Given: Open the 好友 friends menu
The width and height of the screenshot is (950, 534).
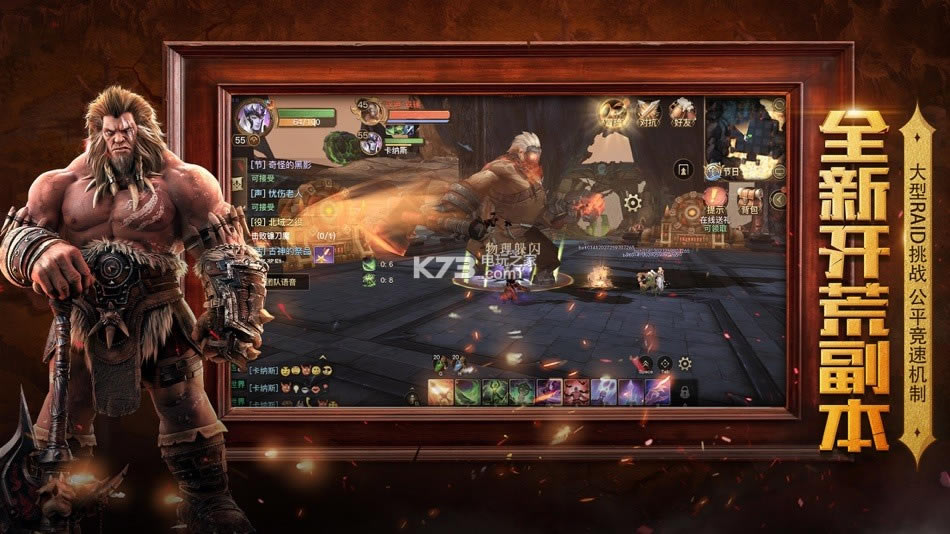Looking at the screenshot, I should (x=682, y=112).
